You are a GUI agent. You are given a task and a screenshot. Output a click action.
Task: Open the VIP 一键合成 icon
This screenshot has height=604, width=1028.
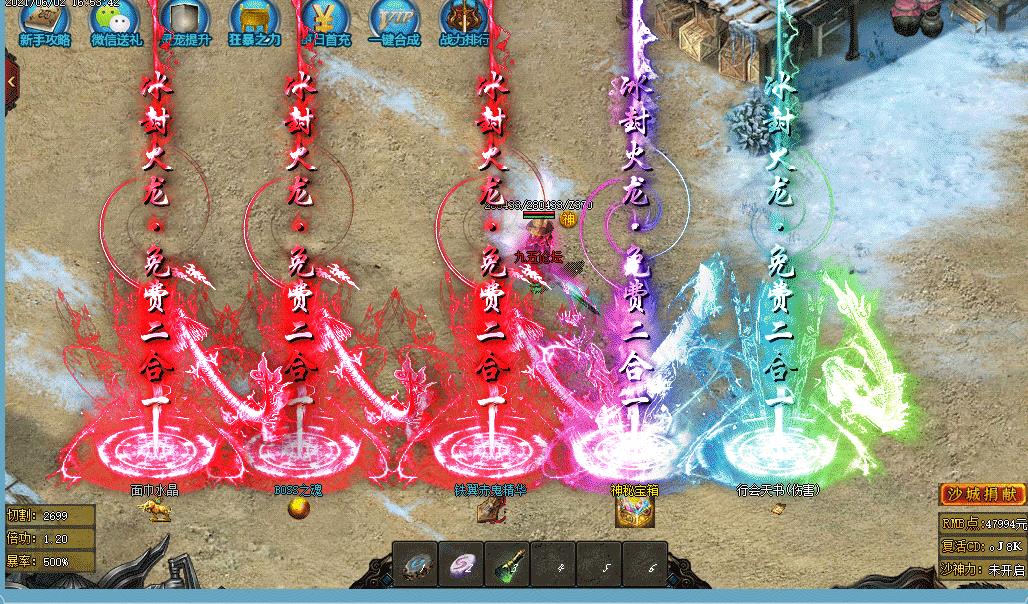(393, 20)
